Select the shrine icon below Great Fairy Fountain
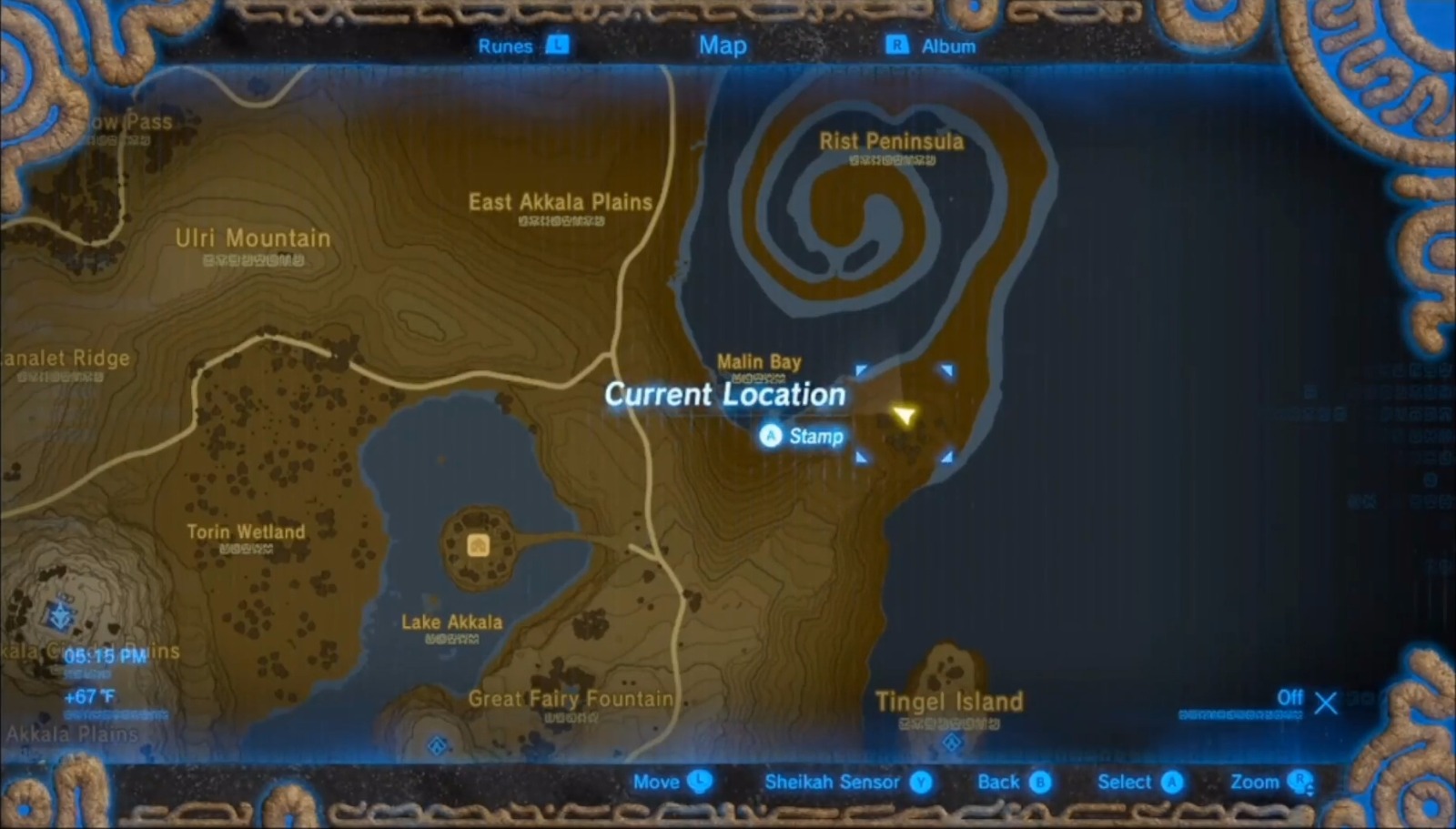The height and width of the screenshot is (829, 1456). [438, 745]
